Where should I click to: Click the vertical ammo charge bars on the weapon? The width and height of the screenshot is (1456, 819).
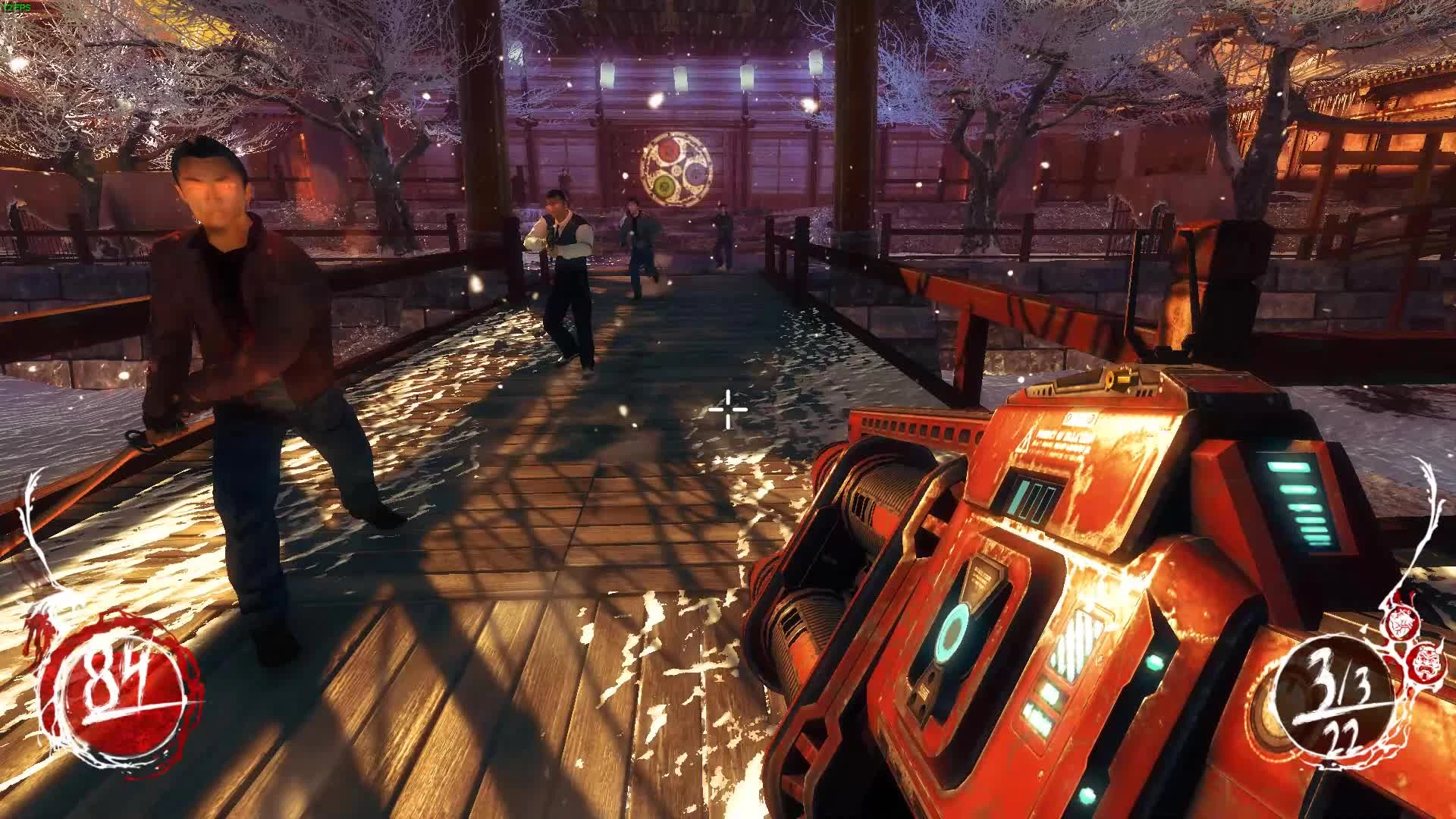tap(1034, 498)
